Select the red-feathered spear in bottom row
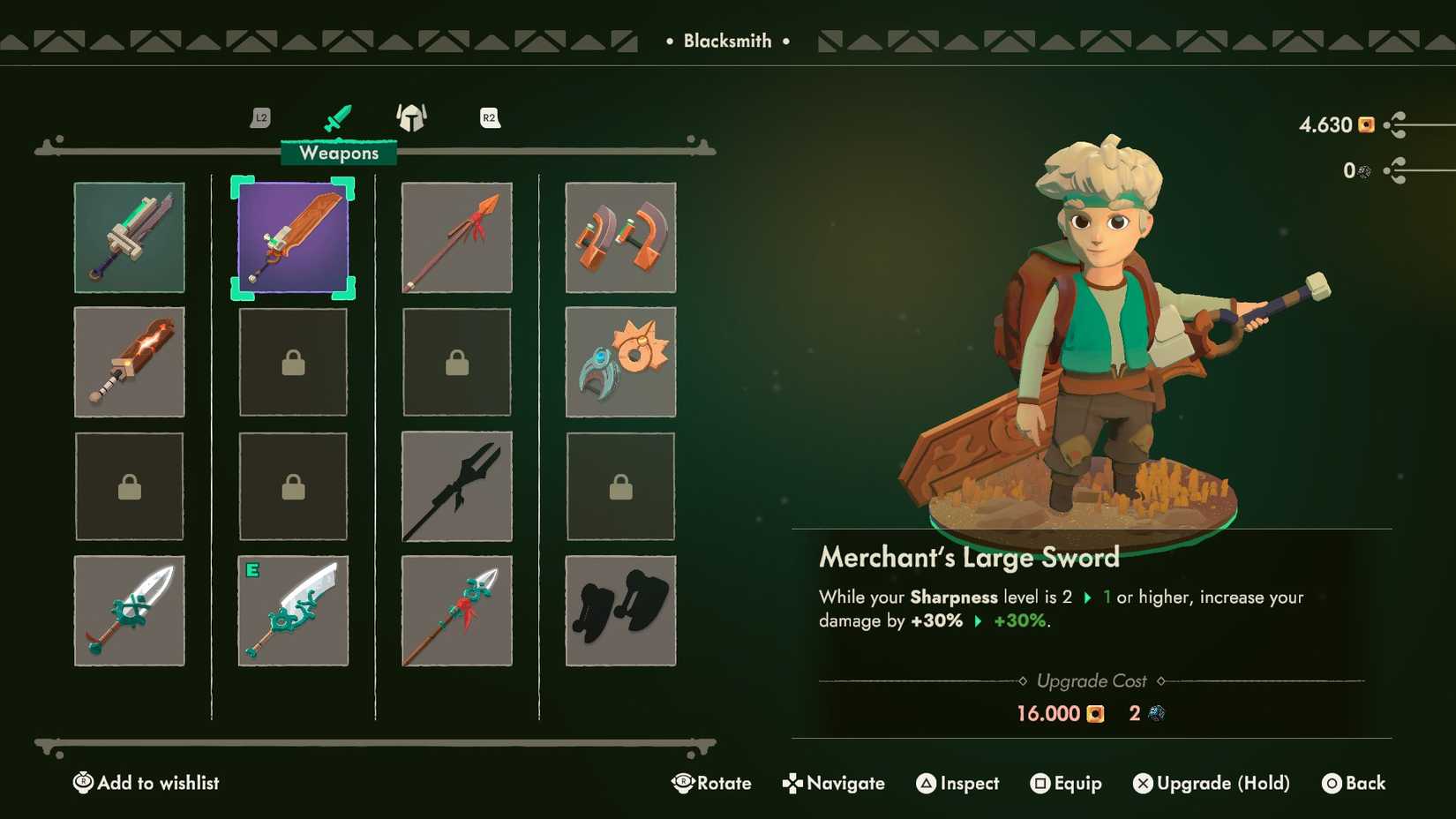 pyautogui.click(x=456, y=610)
